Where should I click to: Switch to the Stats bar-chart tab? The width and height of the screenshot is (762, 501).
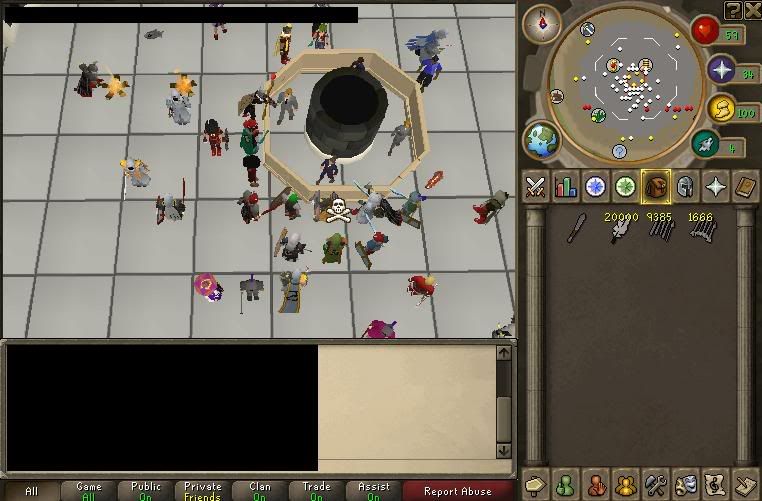[x=566, y=187]
